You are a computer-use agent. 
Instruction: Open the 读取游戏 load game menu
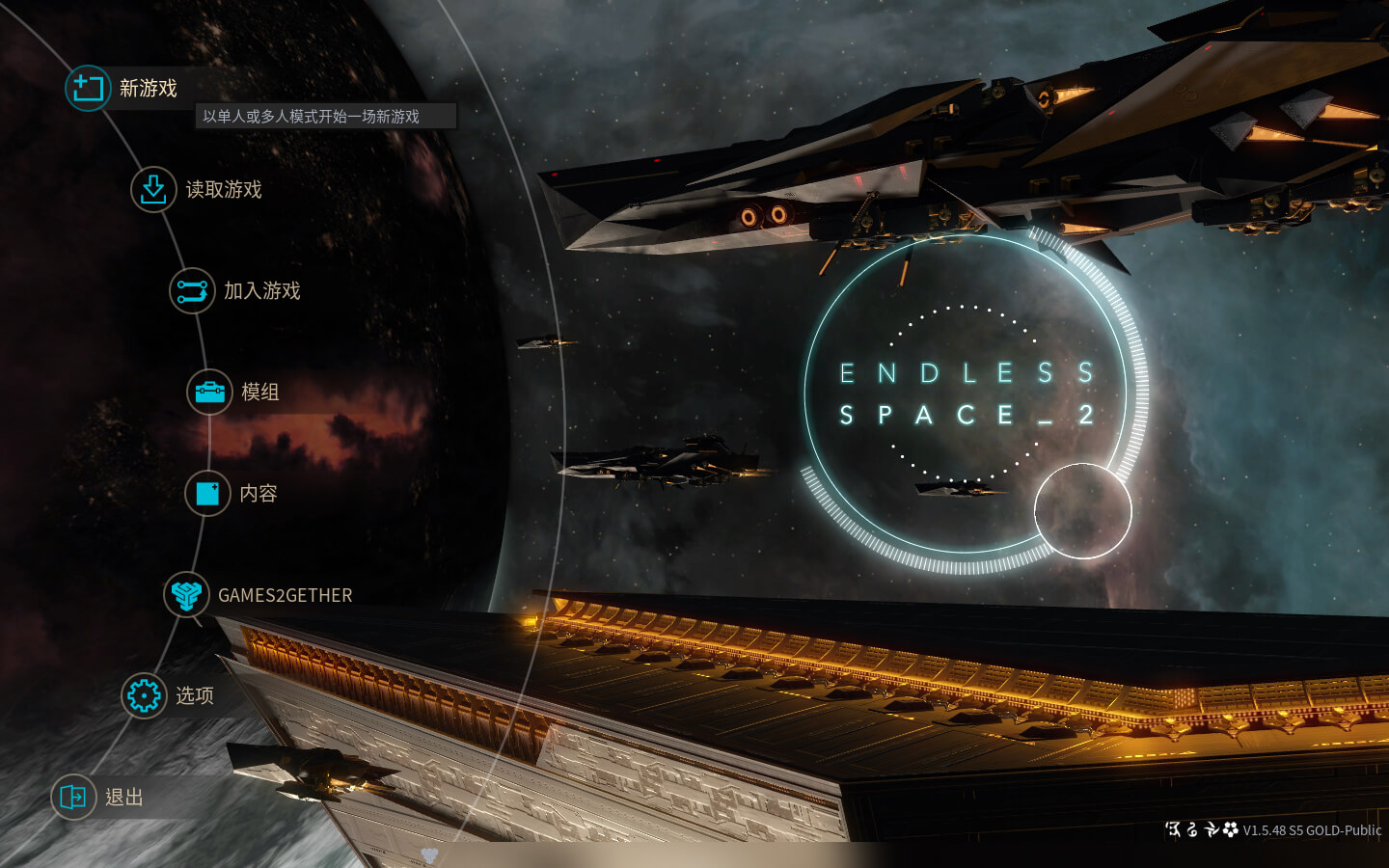click(x=222, y=190)
